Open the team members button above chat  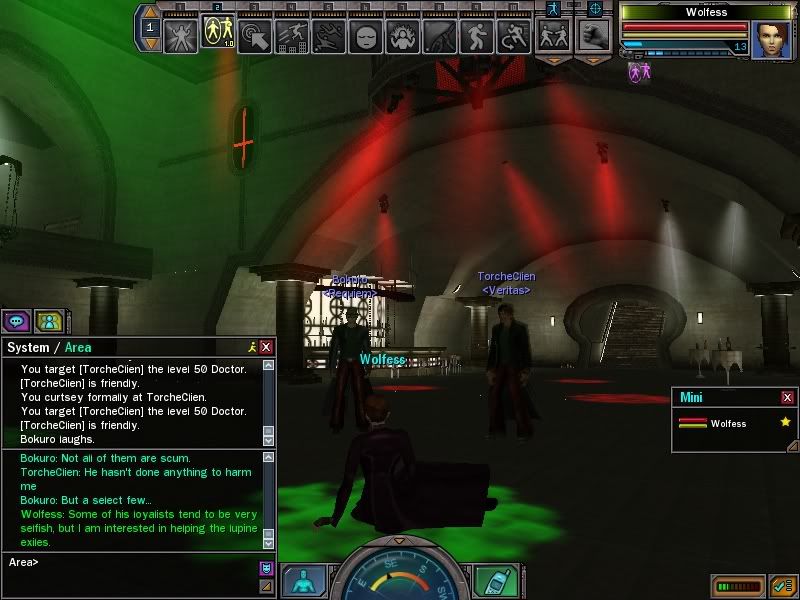[47, 321]
